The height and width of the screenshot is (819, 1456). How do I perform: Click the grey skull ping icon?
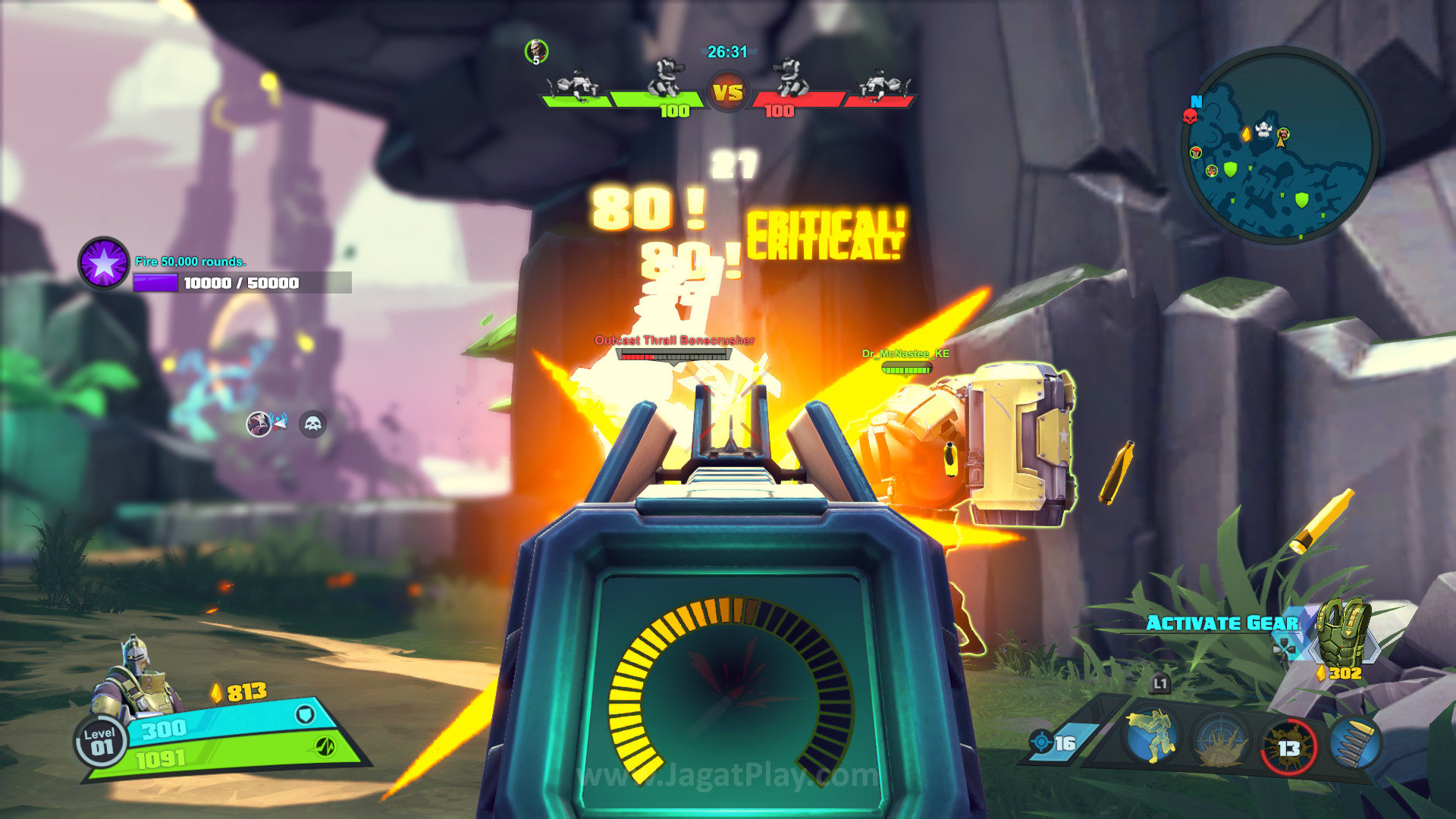coord(312,424)
